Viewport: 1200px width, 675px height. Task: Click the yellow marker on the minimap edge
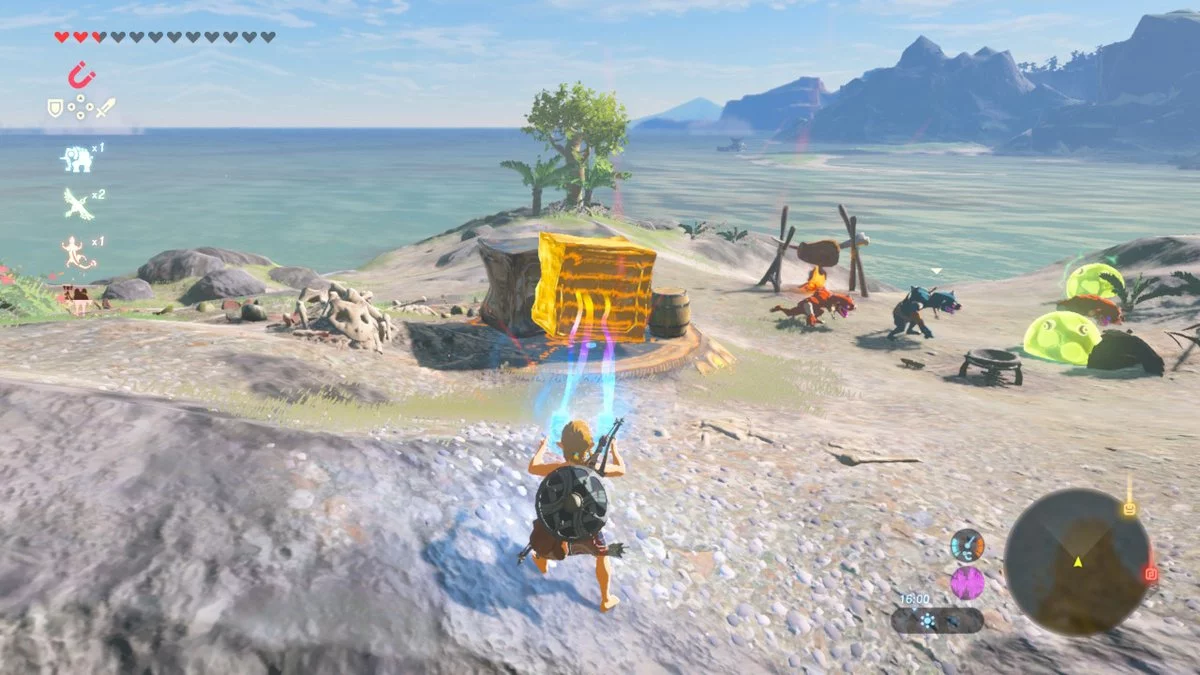click(1129, 508)
